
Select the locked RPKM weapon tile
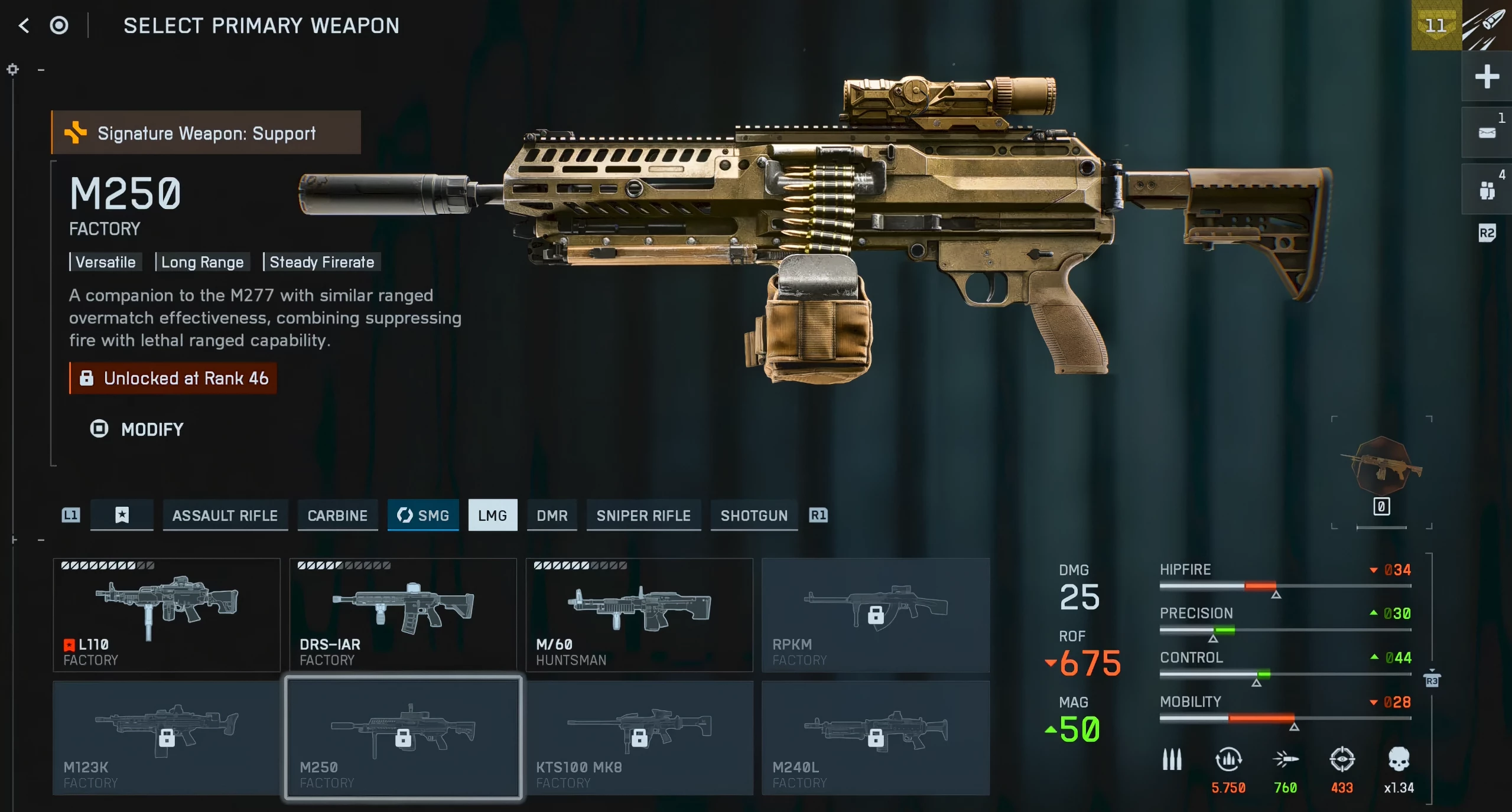click(876, 615)
